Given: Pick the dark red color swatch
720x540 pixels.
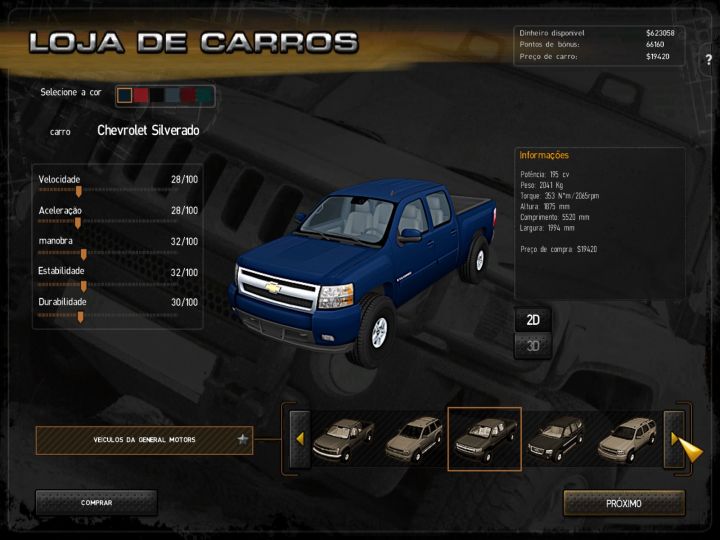Looking at the screenshot, I should pyautogui.click(x=189, y=95).
